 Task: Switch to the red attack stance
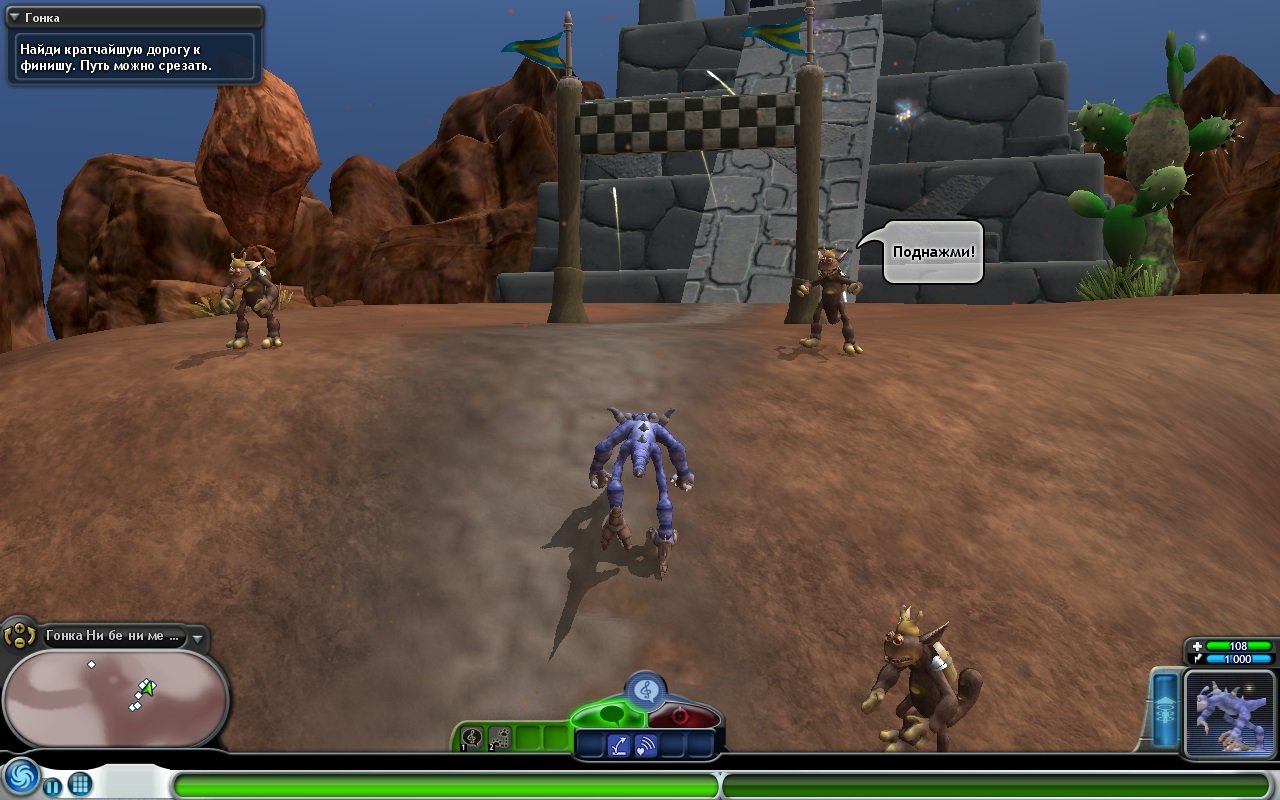pyautogui.click(x=681, y=717)
